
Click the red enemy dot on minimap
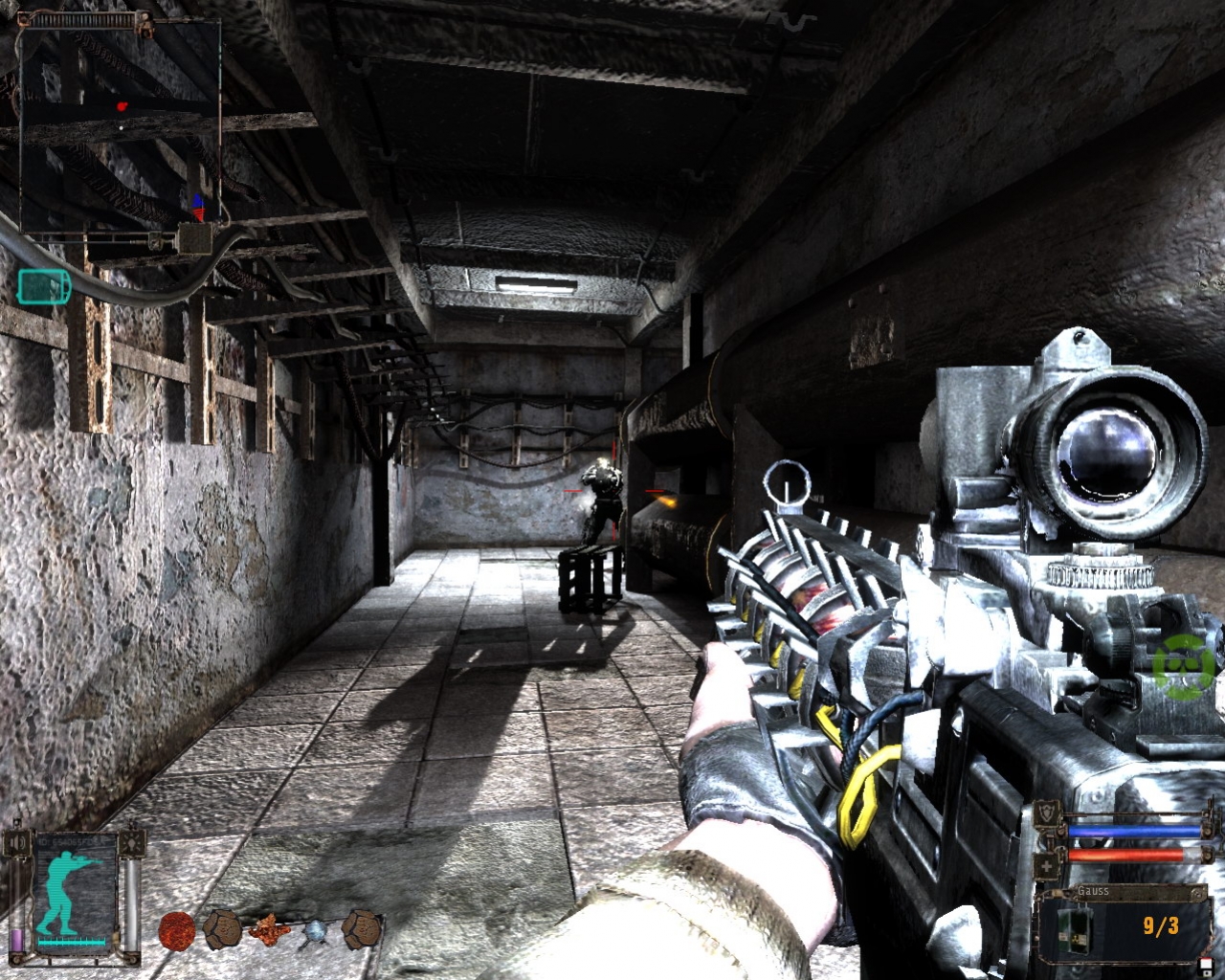121,106
